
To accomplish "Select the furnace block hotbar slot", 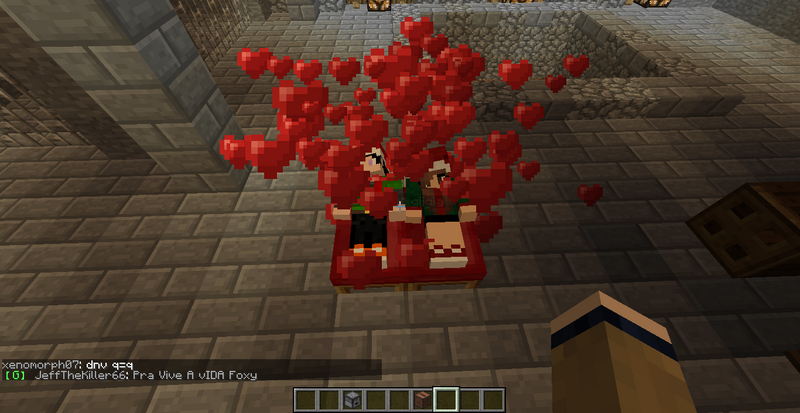I will (351, 400).
